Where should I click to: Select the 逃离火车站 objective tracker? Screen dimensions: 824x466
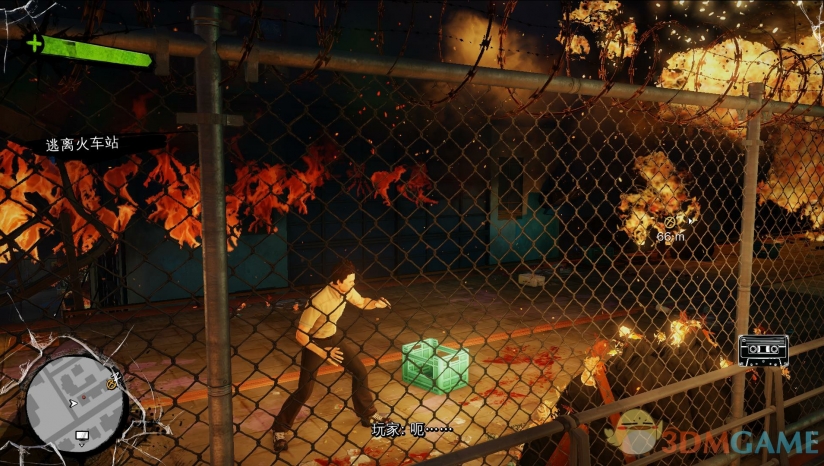[81, 144]
